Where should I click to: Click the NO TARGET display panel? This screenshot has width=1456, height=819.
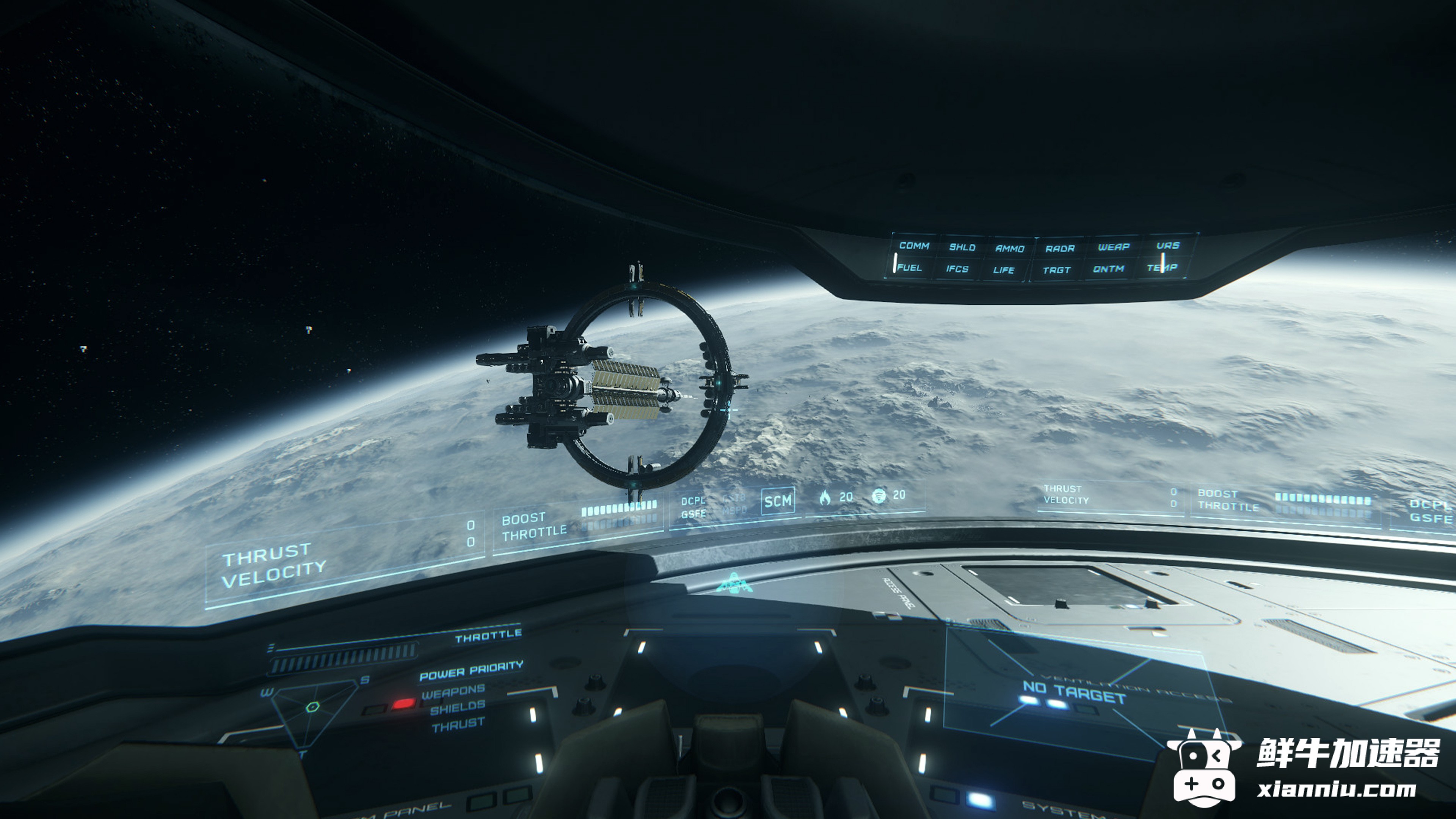(x=1074, y=693)
